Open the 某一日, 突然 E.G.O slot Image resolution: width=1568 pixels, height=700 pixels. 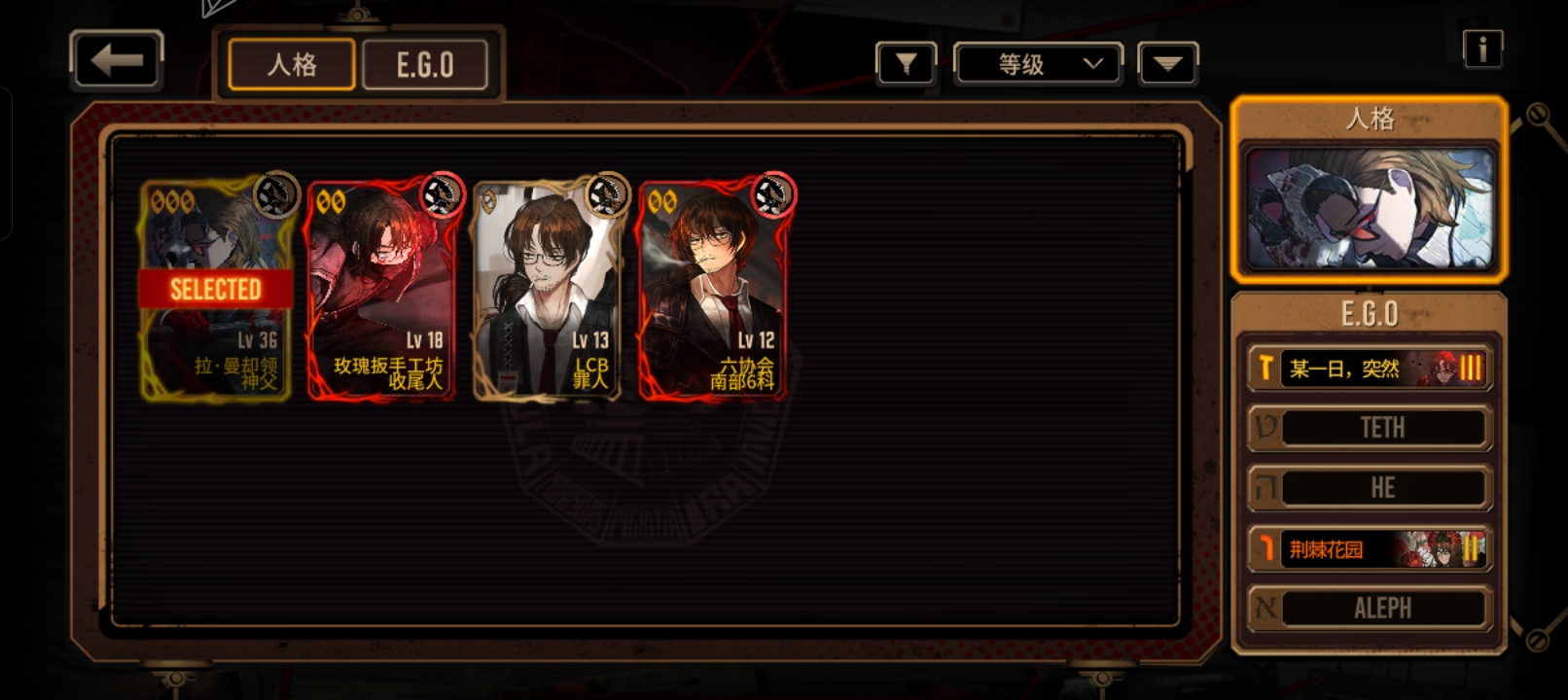[x=1370, y=368]
